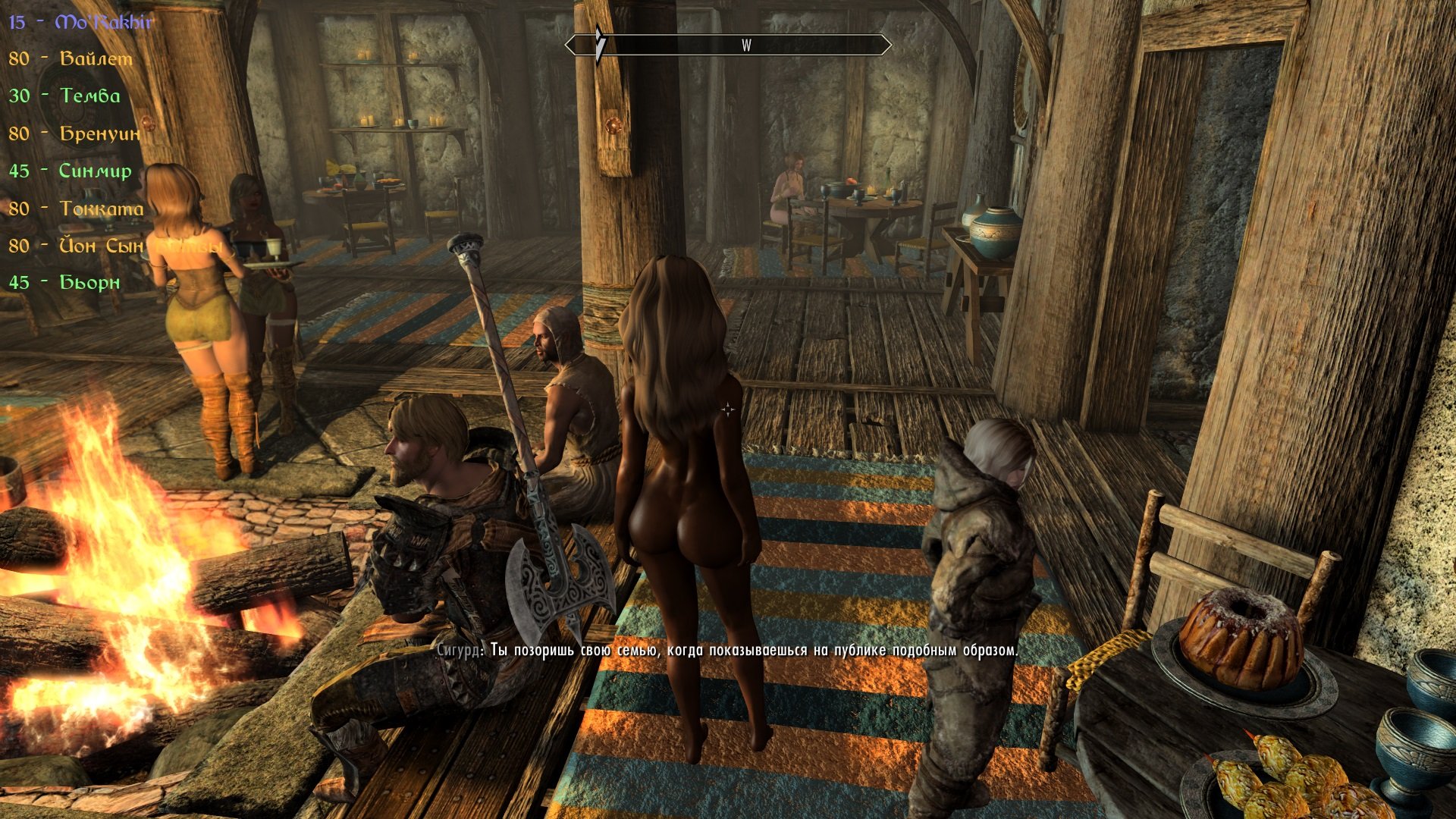Click the arrow icon on the compass bar
The width and height of the screenshot is (1456, 819).
(599, 45)
